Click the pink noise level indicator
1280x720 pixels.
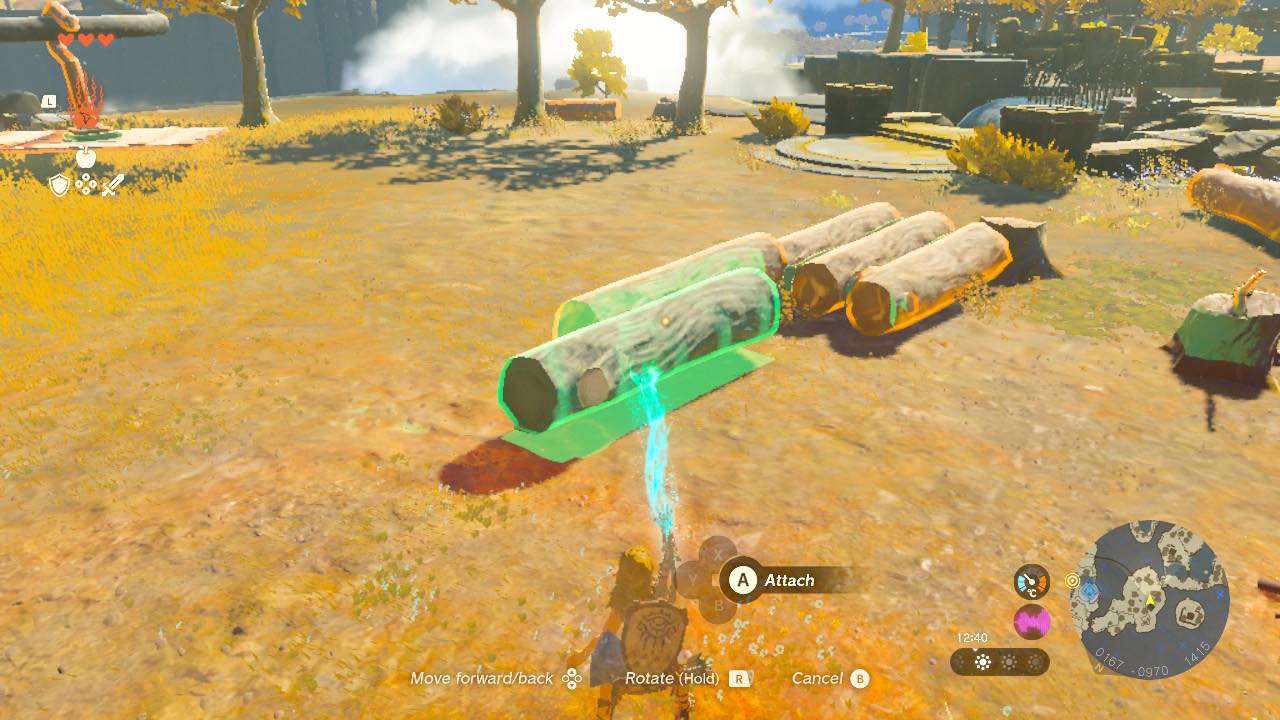coord(1031,622)
